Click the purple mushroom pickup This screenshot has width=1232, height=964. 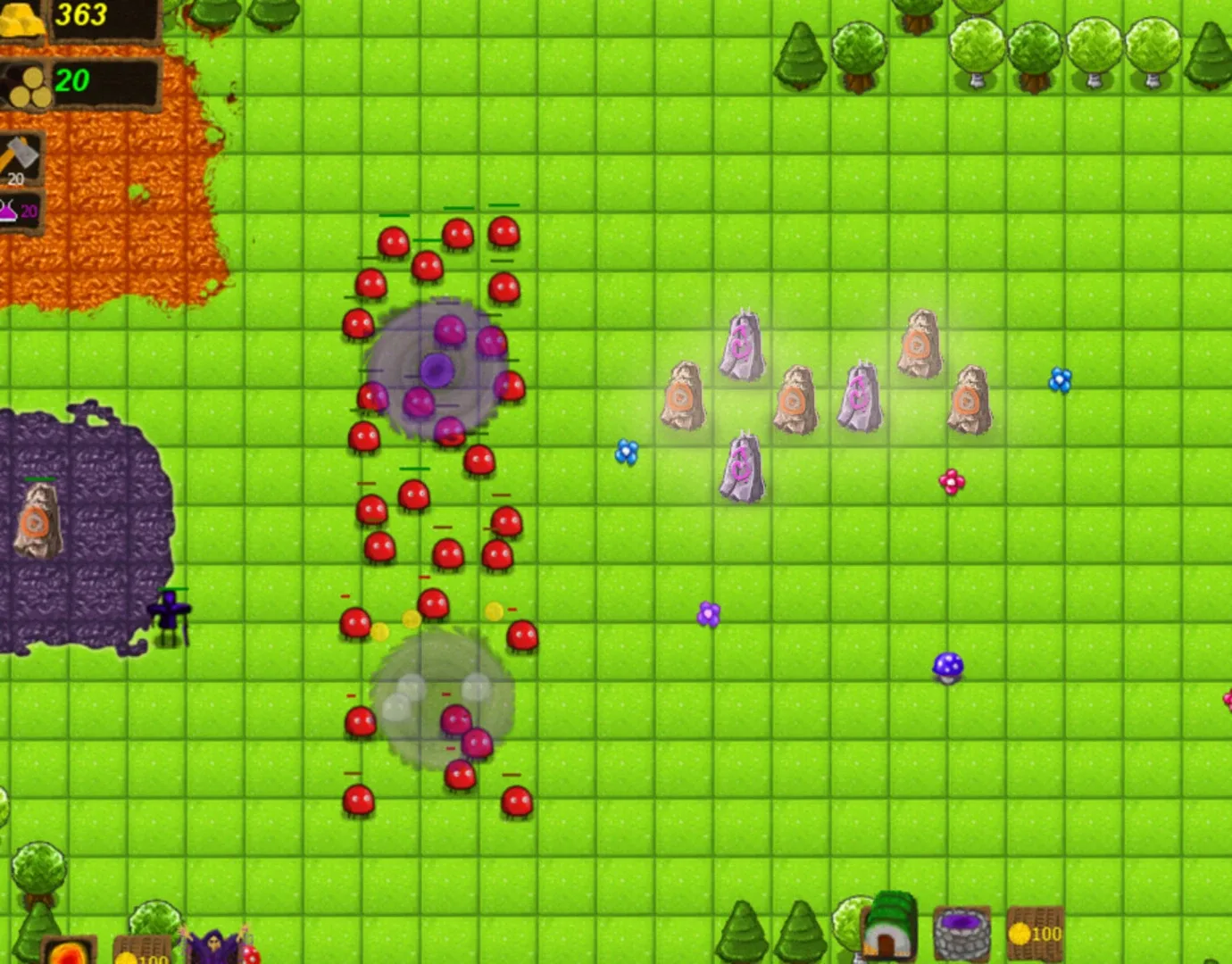click(948, 666)
